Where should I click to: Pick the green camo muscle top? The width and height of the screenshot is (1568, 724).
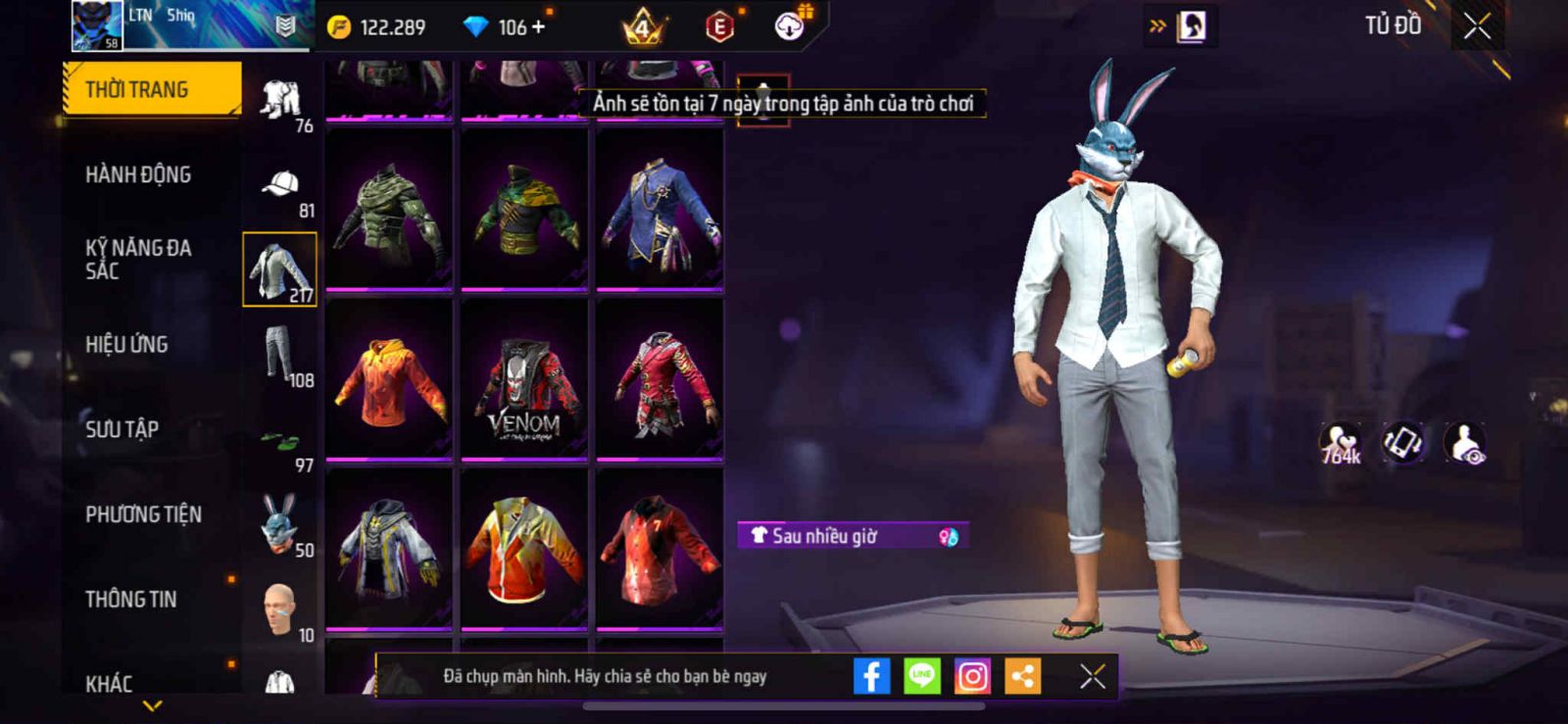(389, 210)
